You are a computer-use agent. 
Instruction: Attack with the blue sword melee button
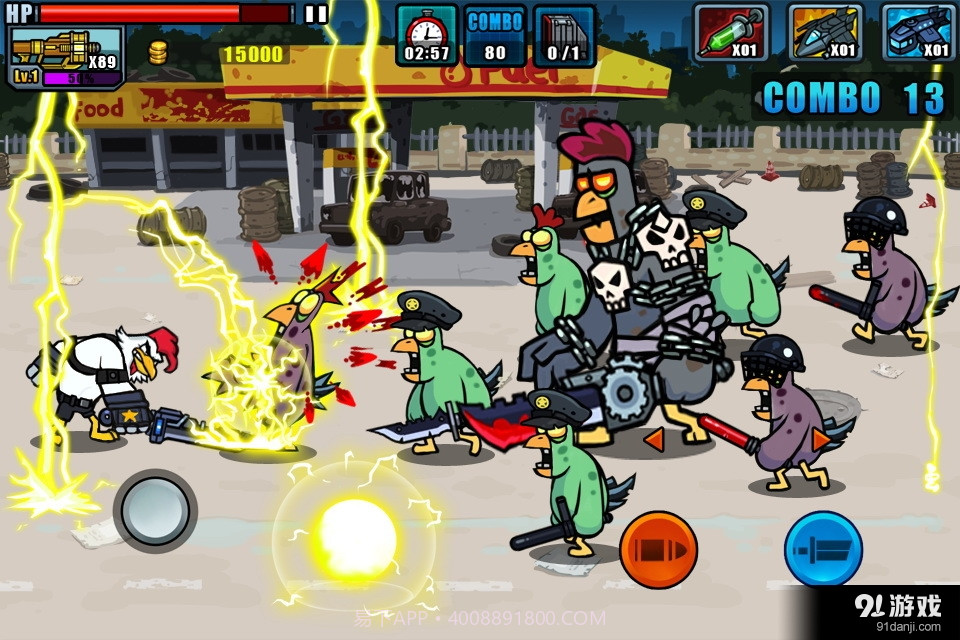(823, 549)
